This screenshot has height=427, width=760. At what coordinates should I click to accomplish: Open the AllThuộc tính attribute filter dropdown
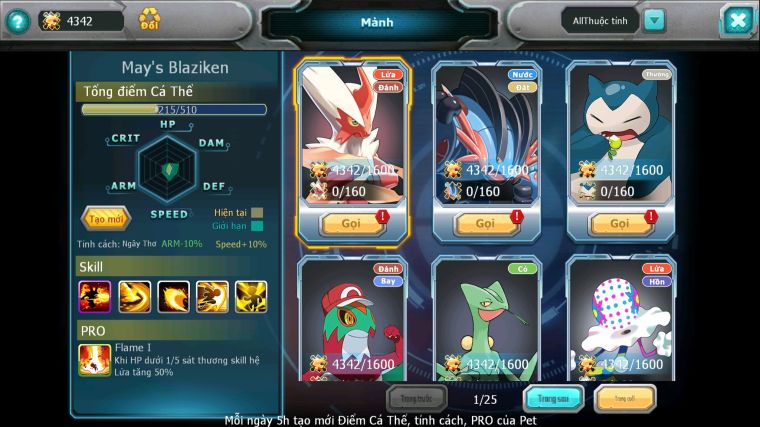pos(654,20)
